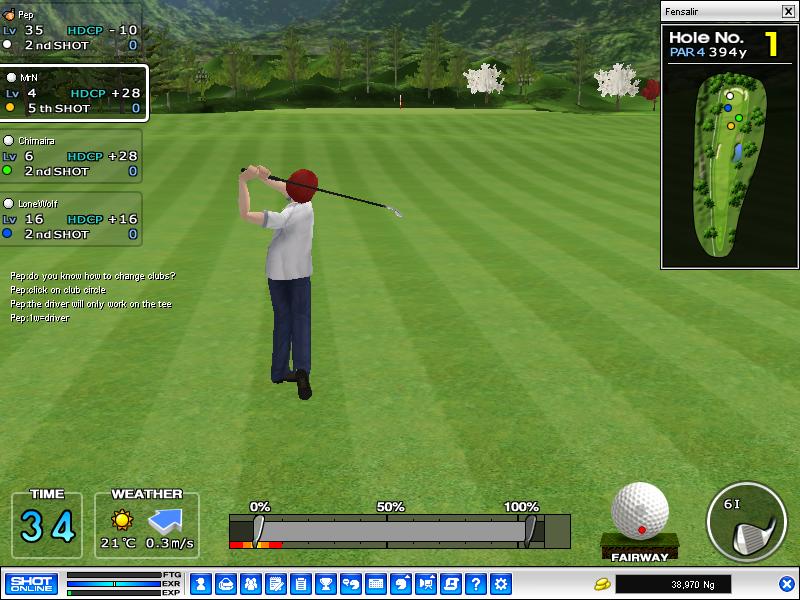Image resolution: width=800 pixels, height=600 pixels.
Task: Close the Fensalir course map panel
Action: point(788,11)
